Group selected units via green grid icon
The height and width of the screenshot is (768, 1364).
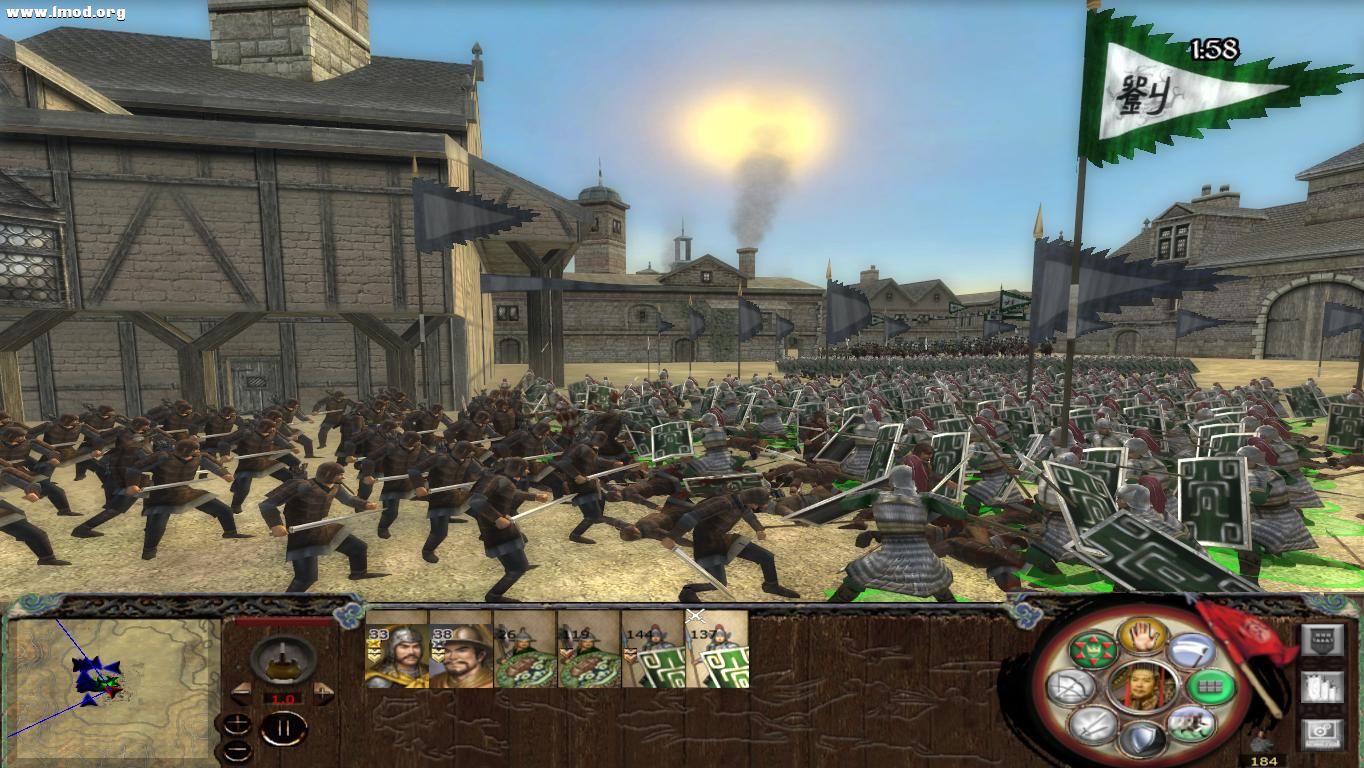click(1210, 686)
